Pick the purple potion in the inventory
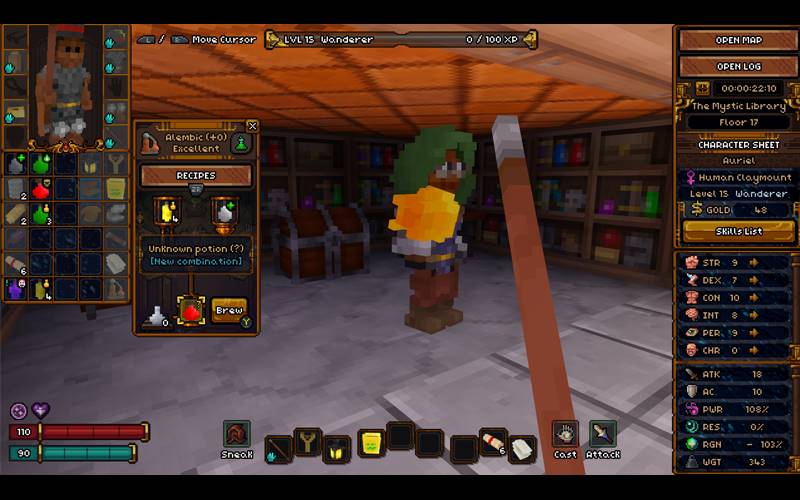The width and height of the screenshot is (800, 500). (x=16, y=289)
